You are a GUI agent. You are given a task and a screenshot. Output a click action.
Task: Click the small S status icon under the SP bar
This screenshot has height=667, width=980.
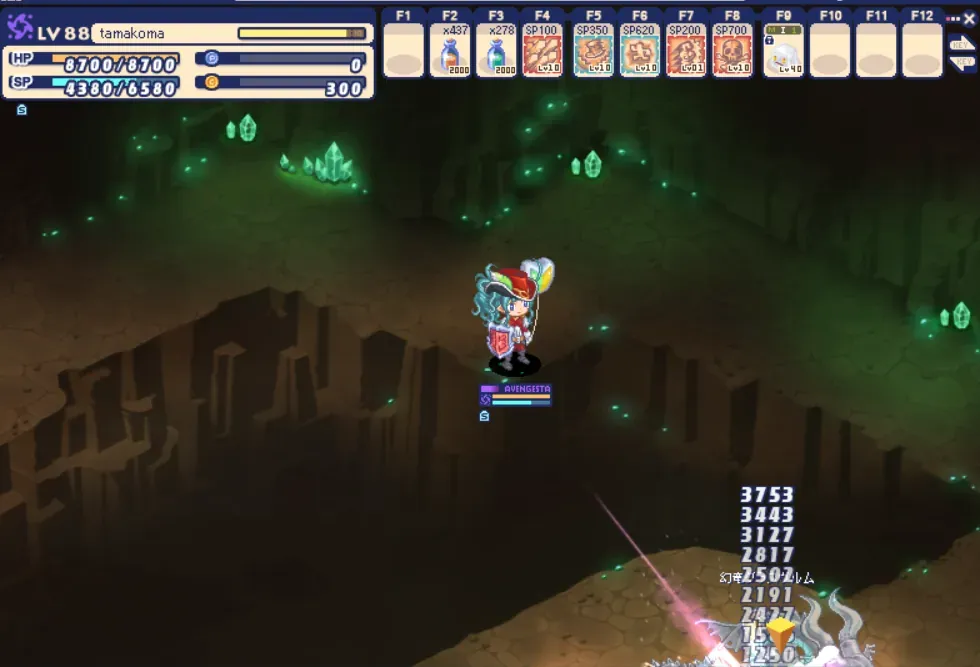click(22, 110)
